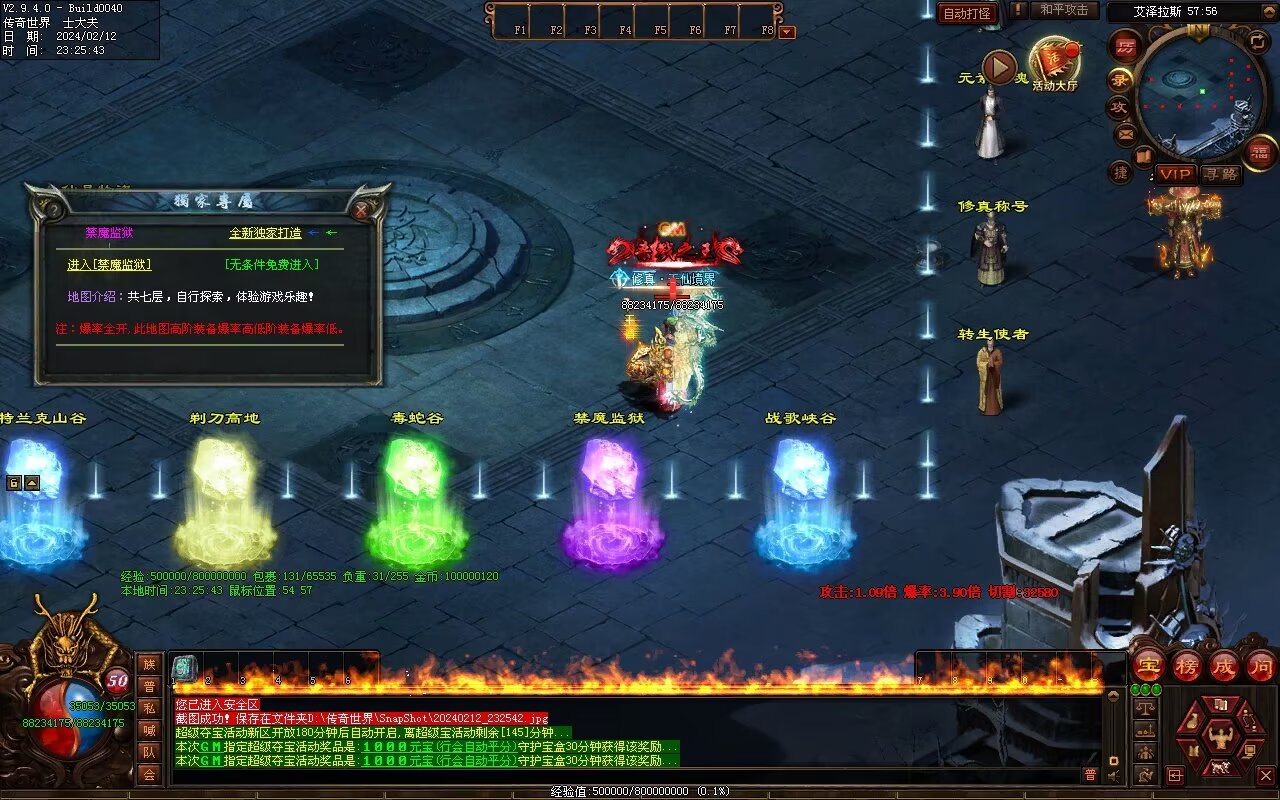Switch the 和平攻击 attack mode
The width and height of the screenshot is (1280, 800).
click(x=1063, y=10)
